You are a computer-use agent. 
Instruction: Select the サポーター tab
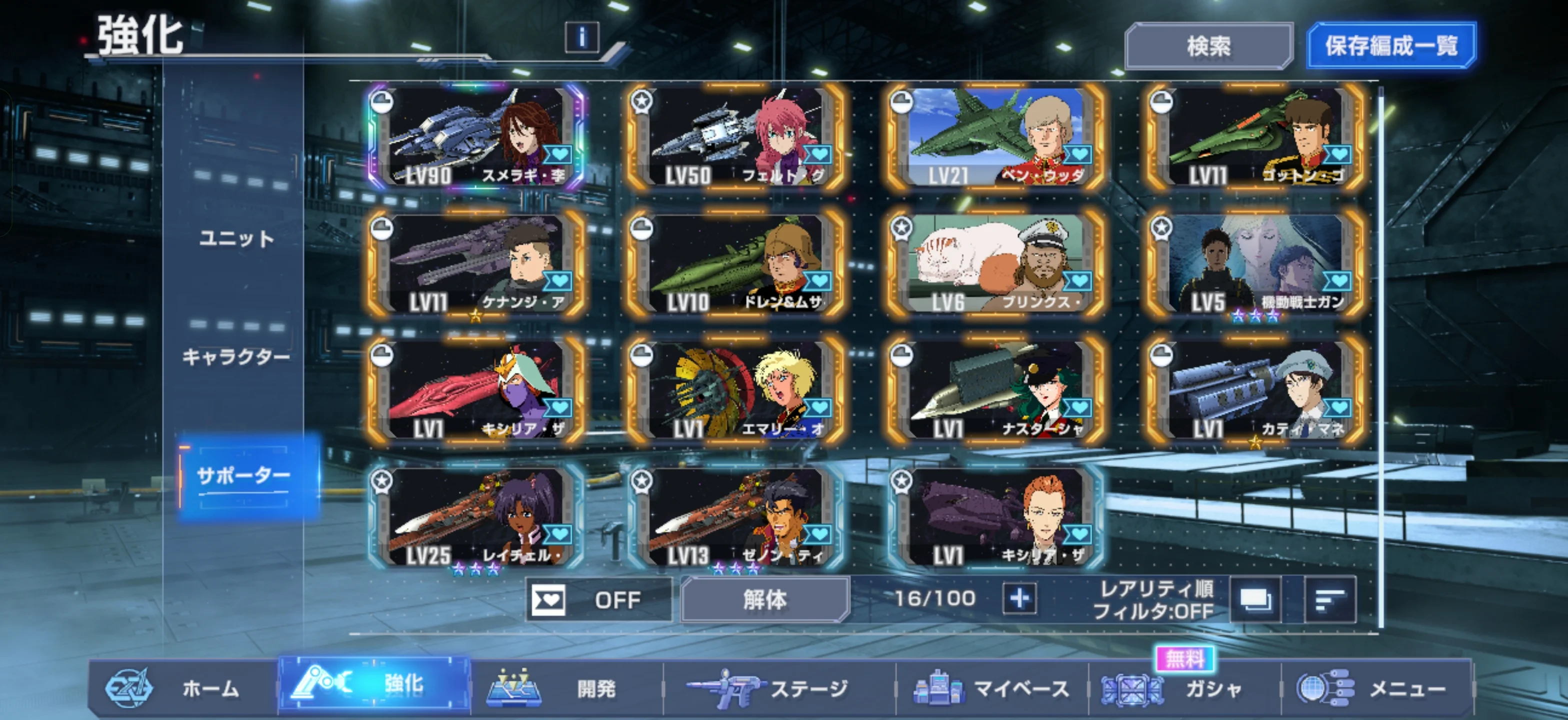[x=243, y=475]
